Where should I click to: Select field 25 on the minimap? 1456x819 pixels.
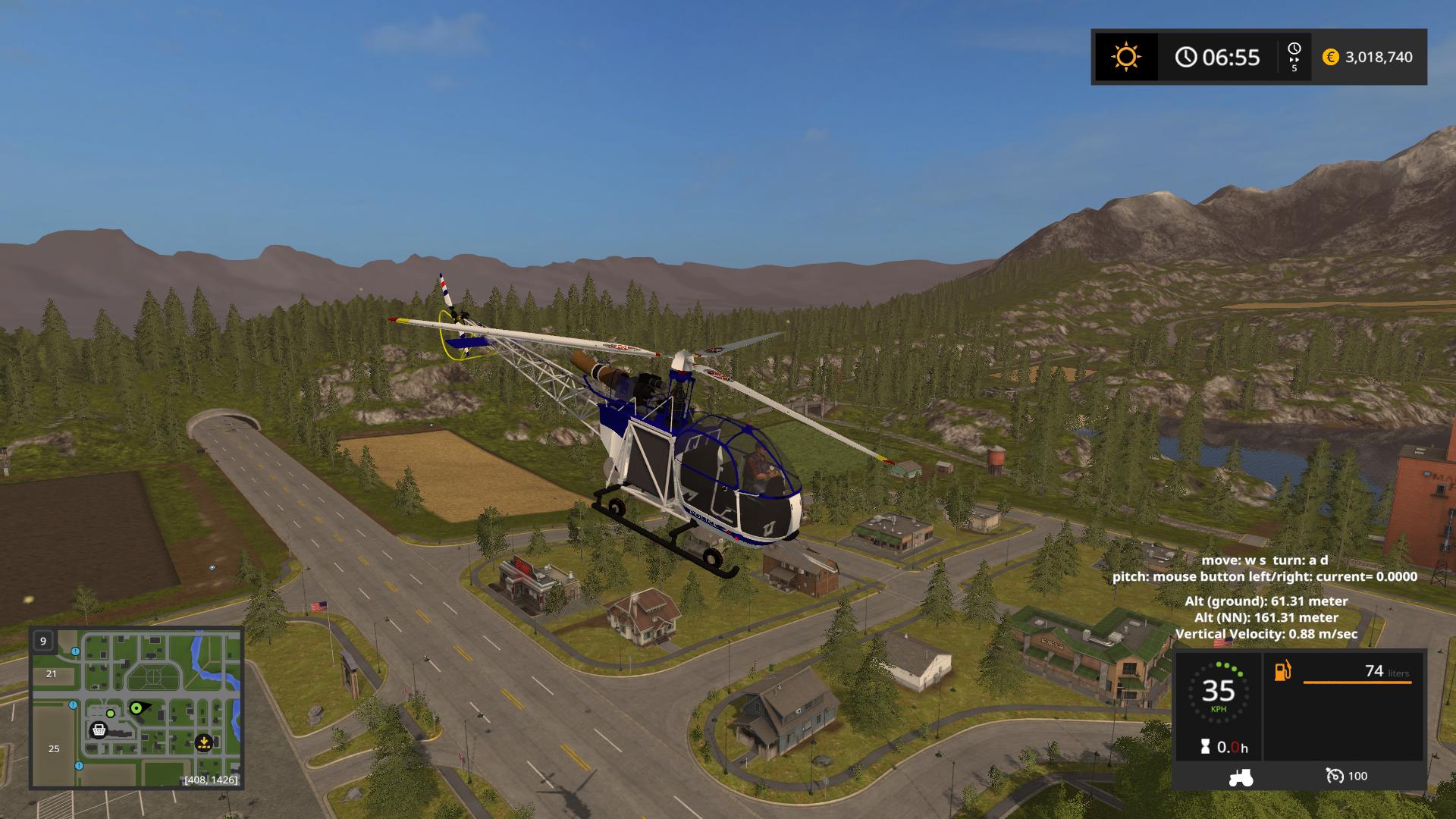[54, 748]
